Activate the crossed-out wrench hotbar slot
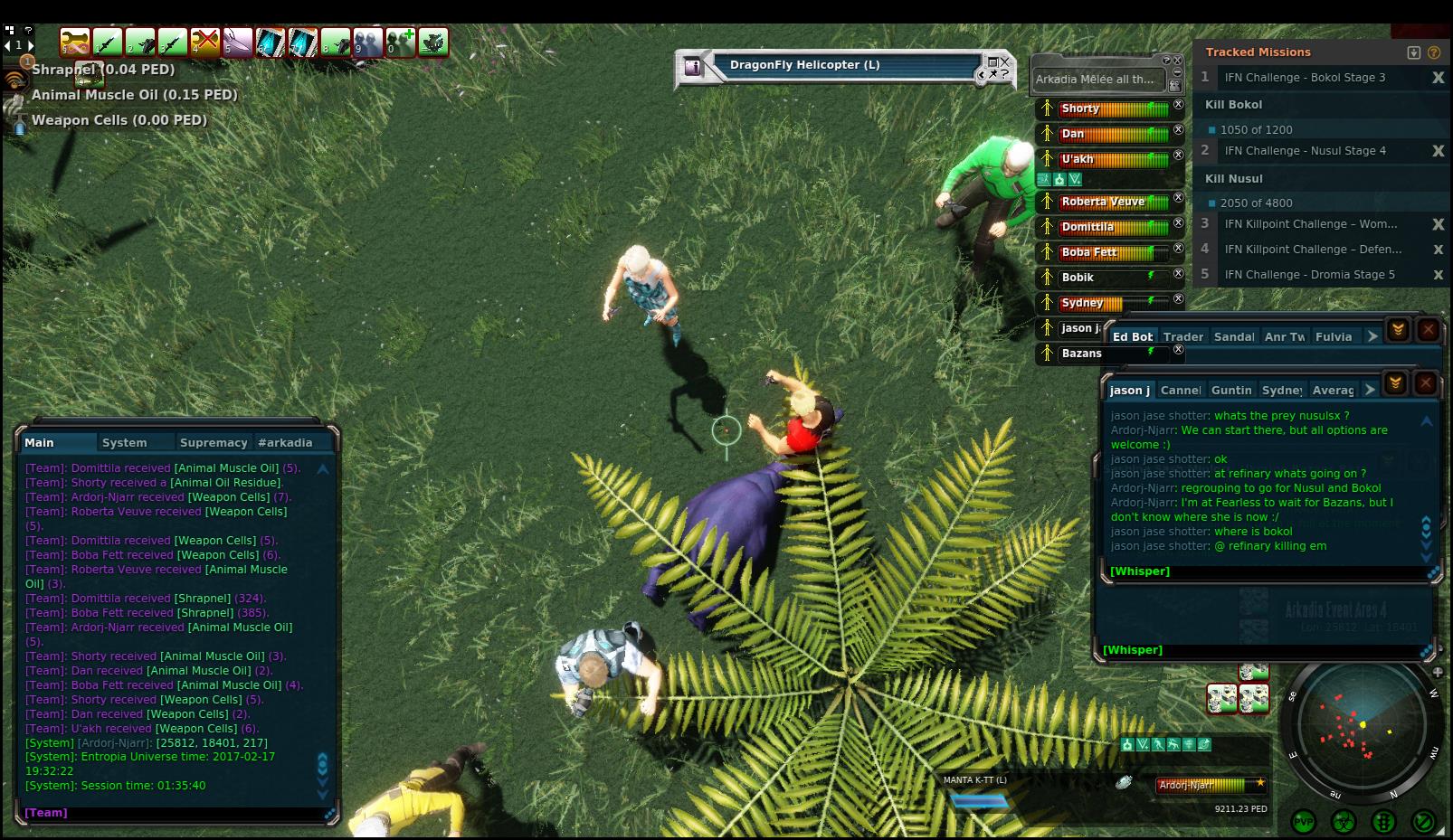The image size is (1453, 840). pos(205,42)
